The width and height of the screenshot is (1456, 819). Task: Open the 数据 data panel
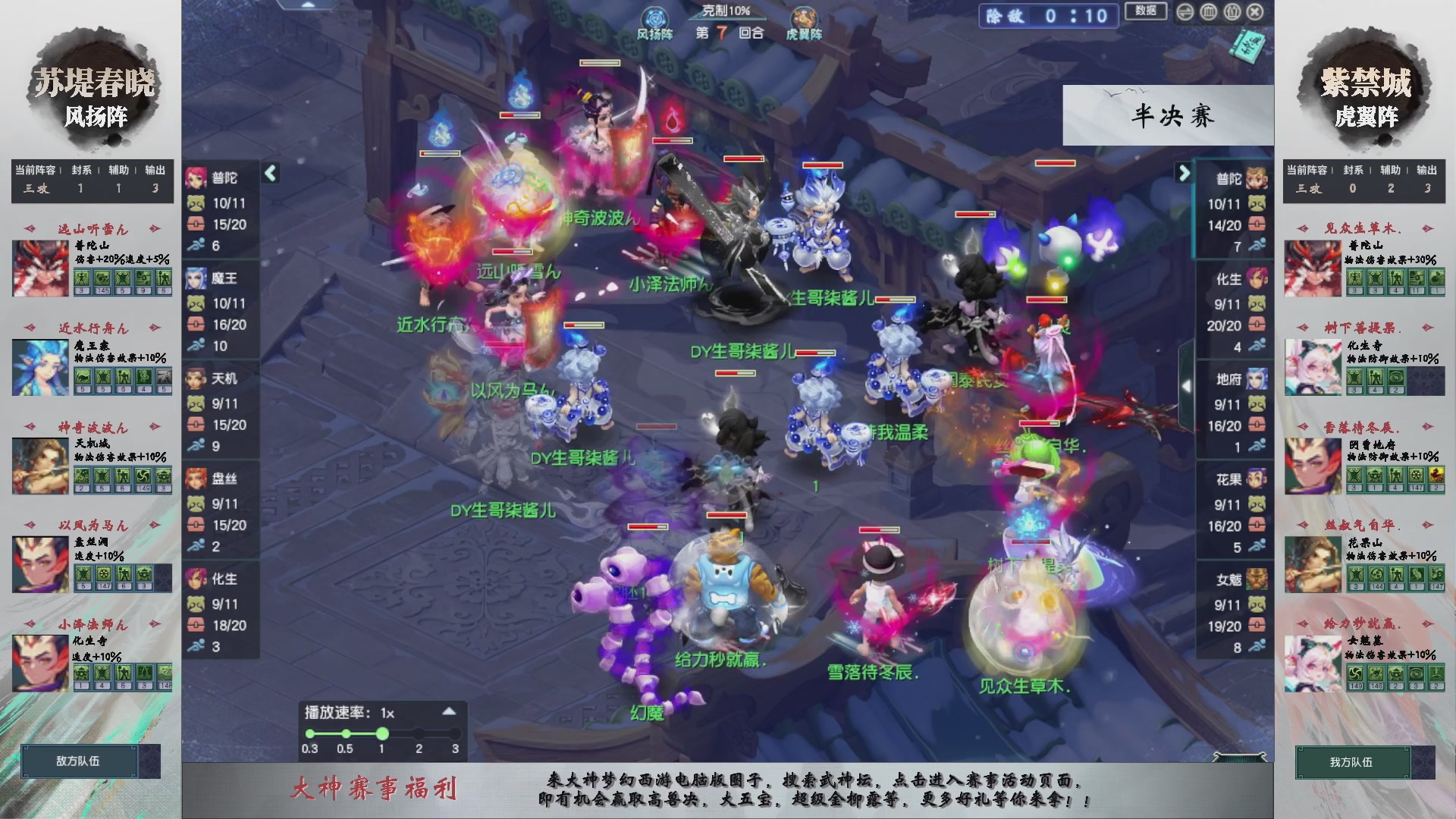pyautogui.click(x=1145, y=11)
